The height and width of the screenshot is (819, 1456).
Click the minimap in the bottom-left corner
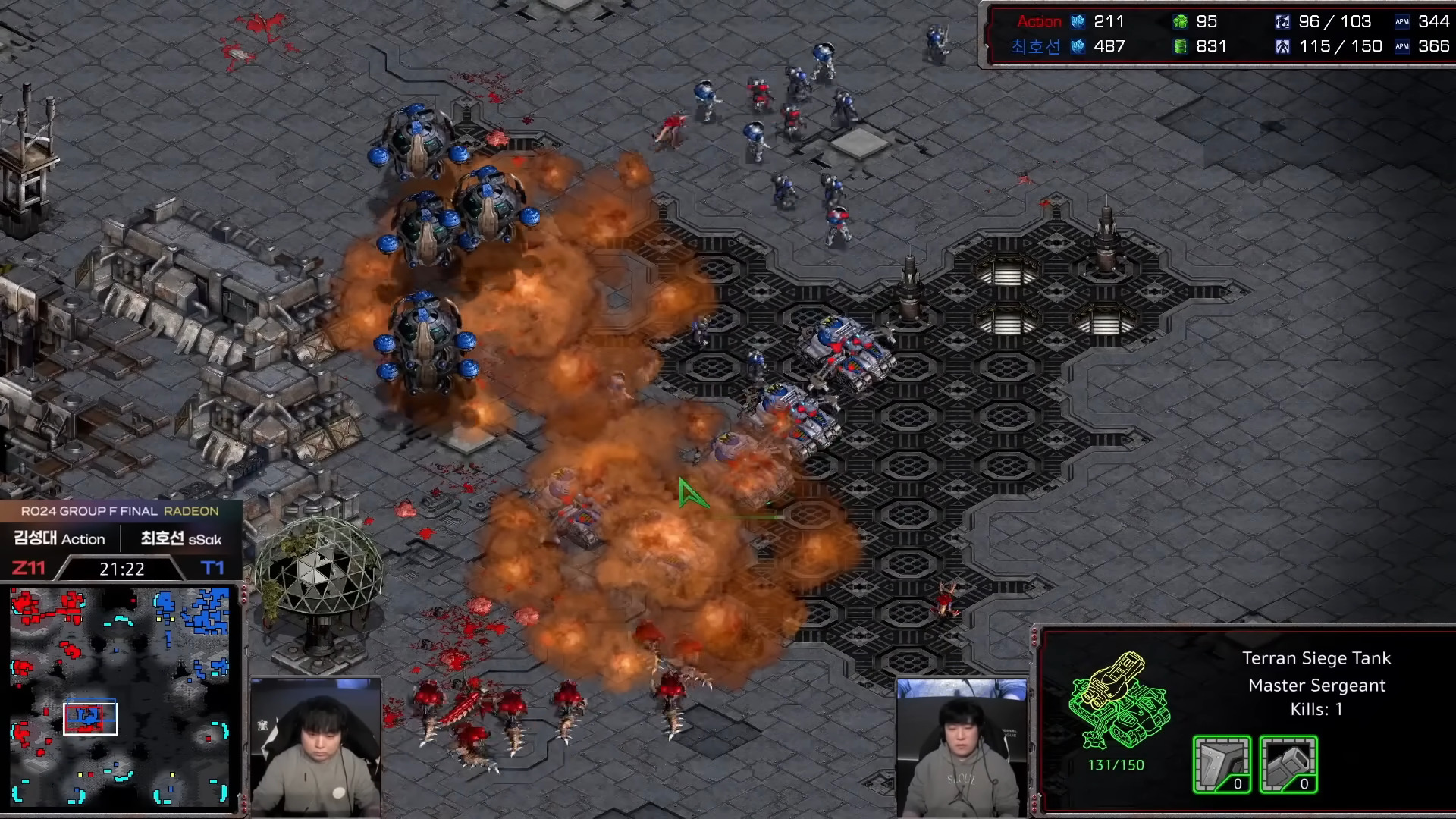tap(120, 696)
